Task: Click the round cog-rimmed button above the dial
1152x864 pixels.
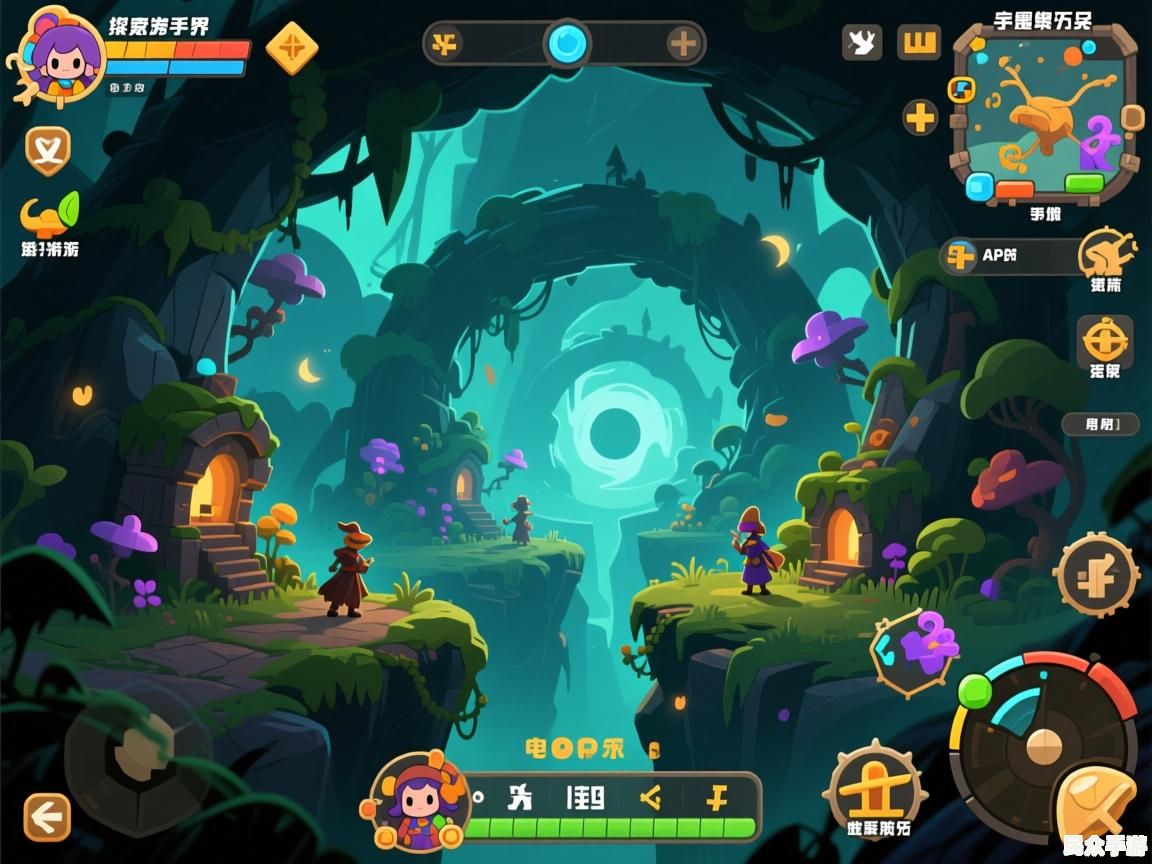Action: 1097,574
